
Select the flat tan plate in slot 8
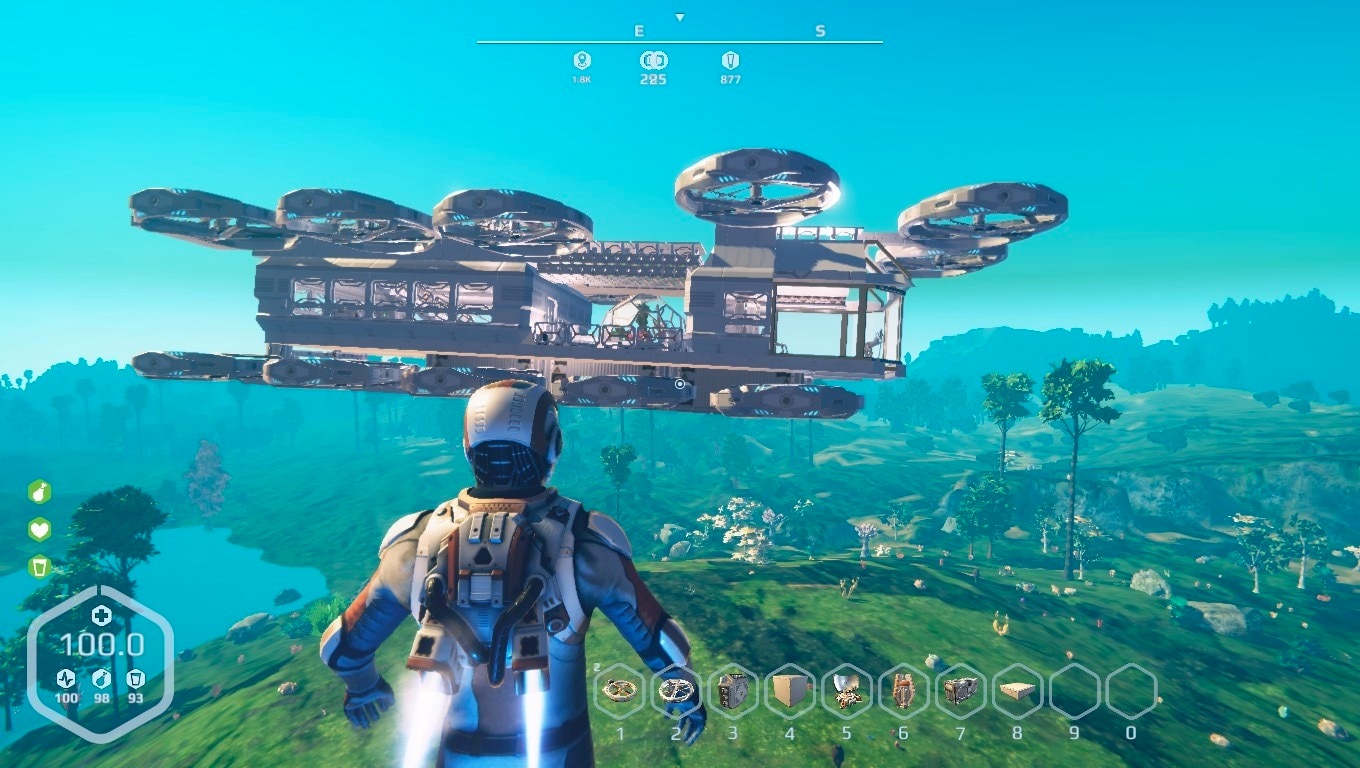coord(1017,691)
